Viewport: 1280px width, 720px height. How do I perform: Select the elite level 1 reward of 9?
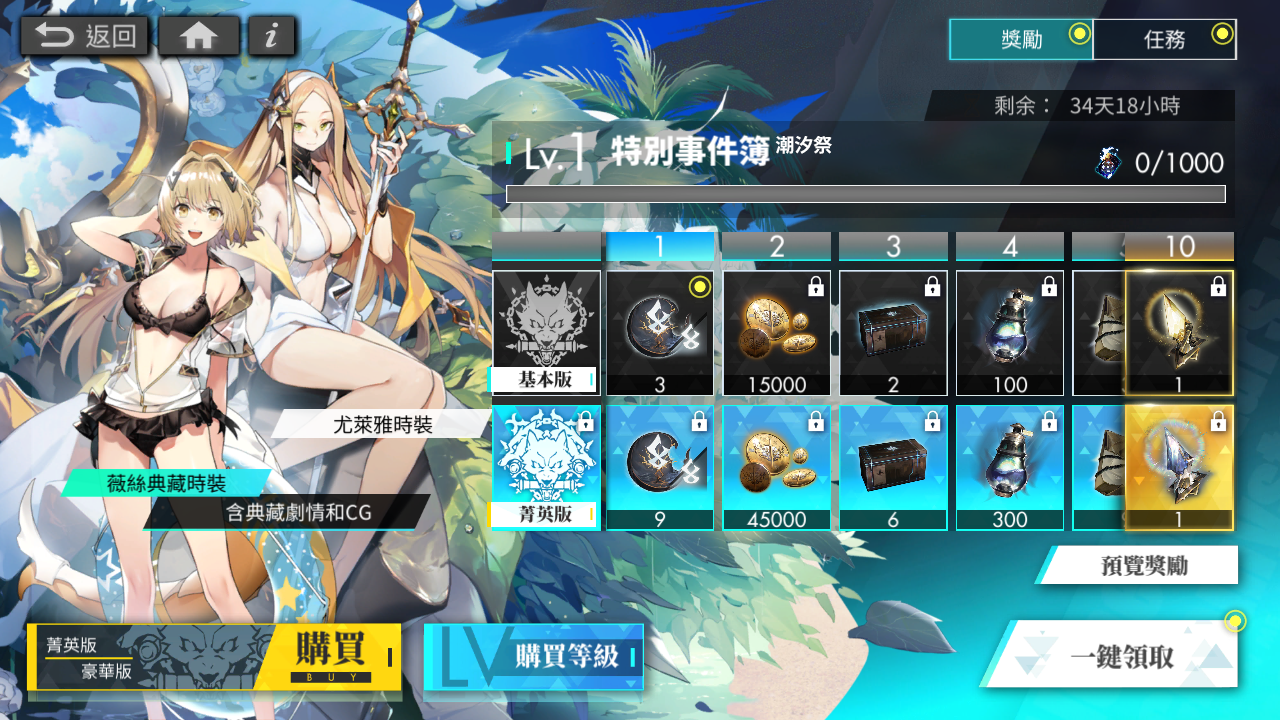point(660,467)
